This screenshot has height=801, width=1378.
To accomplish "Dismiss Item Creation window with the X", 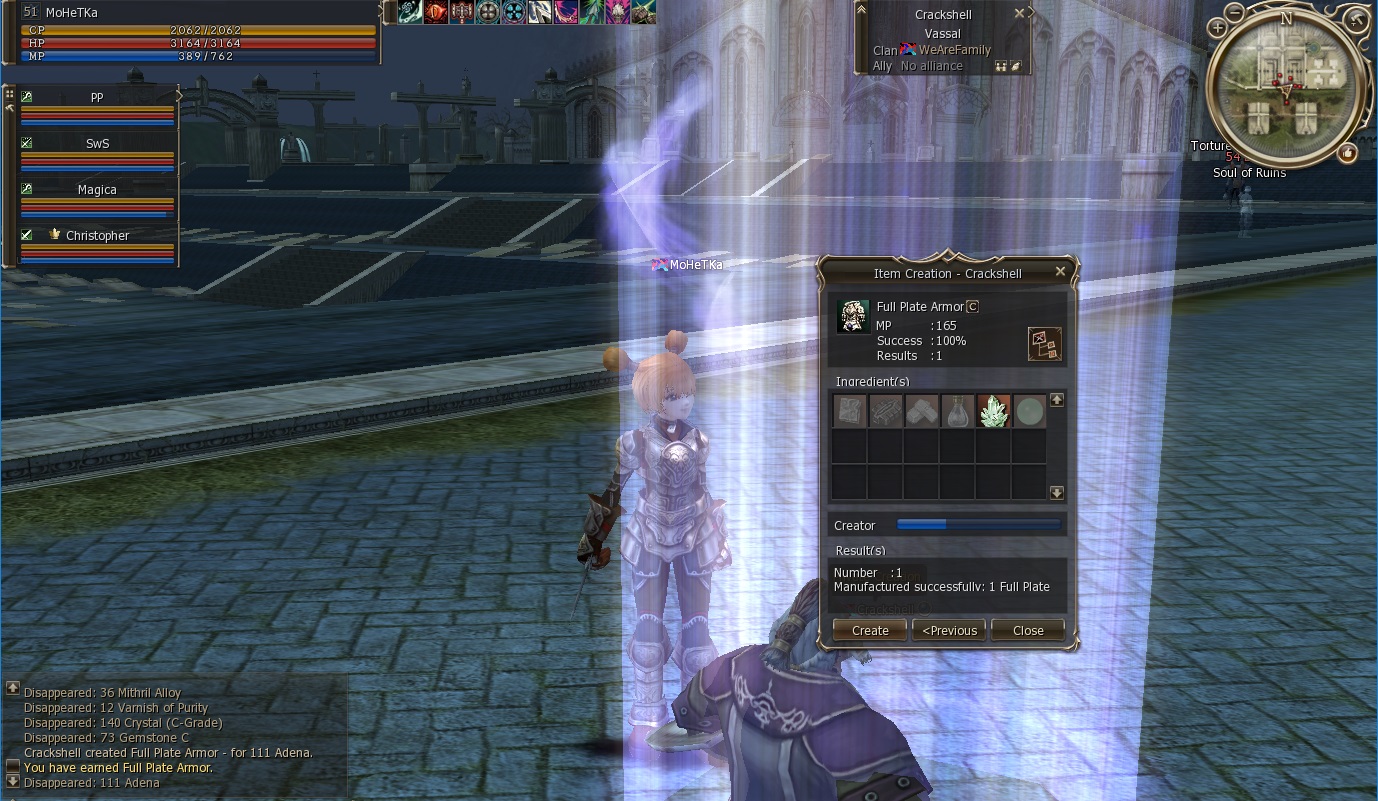I will [1061, 272].
